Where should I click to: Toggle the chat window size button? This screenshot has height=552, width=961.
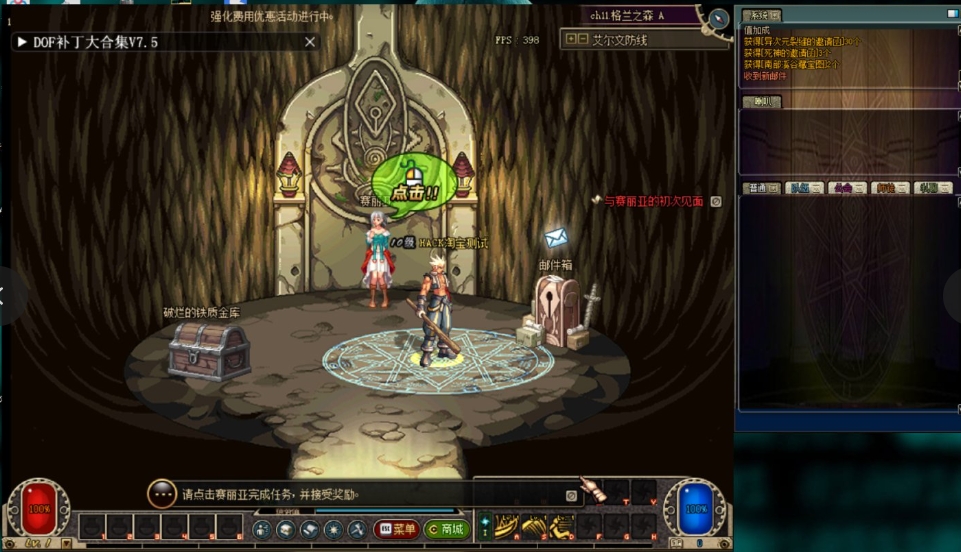952,15
